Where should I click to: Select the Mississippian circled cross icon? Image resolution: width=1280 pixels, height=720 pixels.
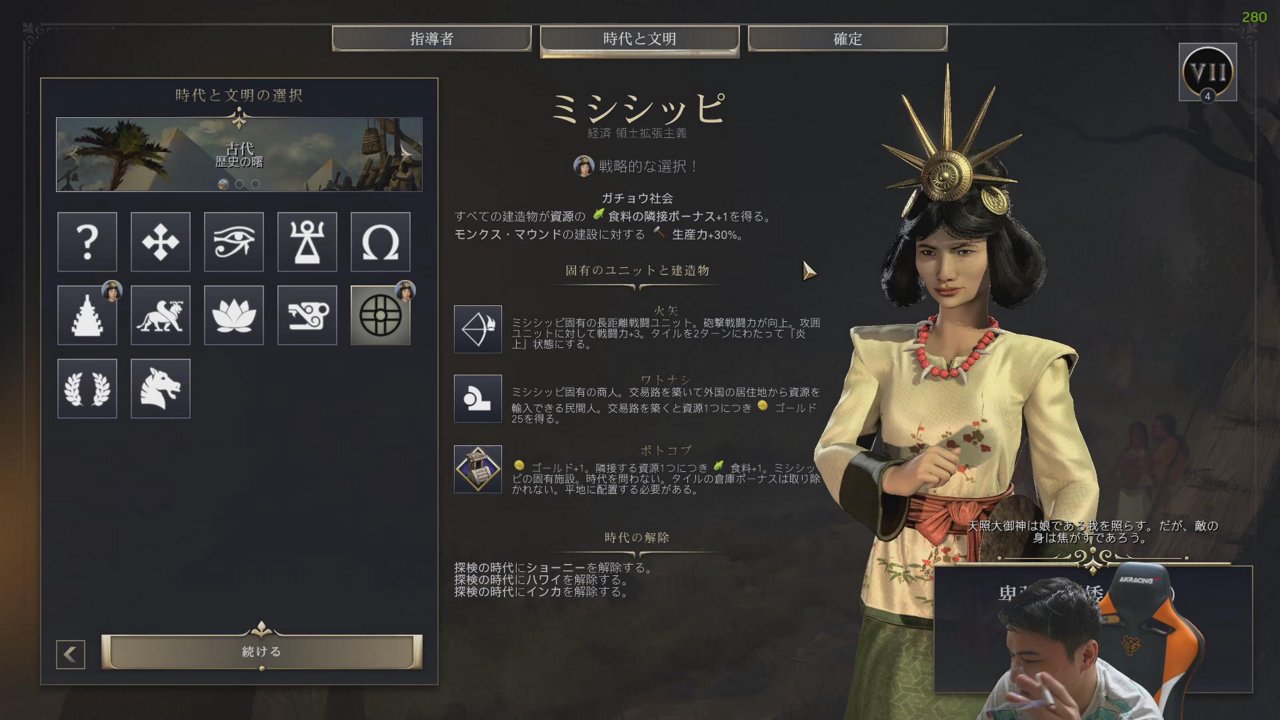pos(380,315)
